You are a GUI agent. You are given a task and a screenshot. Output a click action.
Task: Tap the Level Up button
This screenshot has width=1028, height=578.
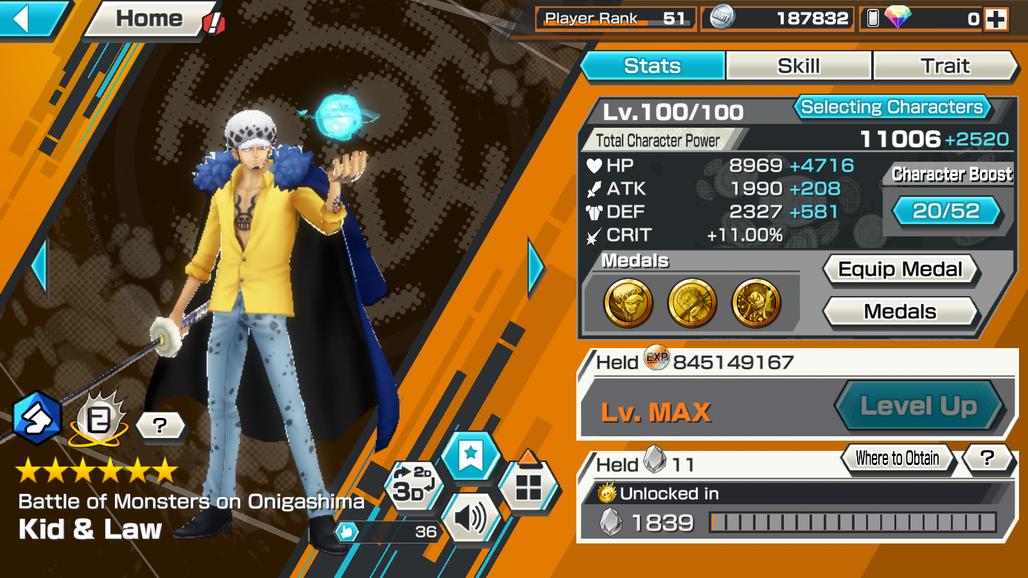pos(918,406)
